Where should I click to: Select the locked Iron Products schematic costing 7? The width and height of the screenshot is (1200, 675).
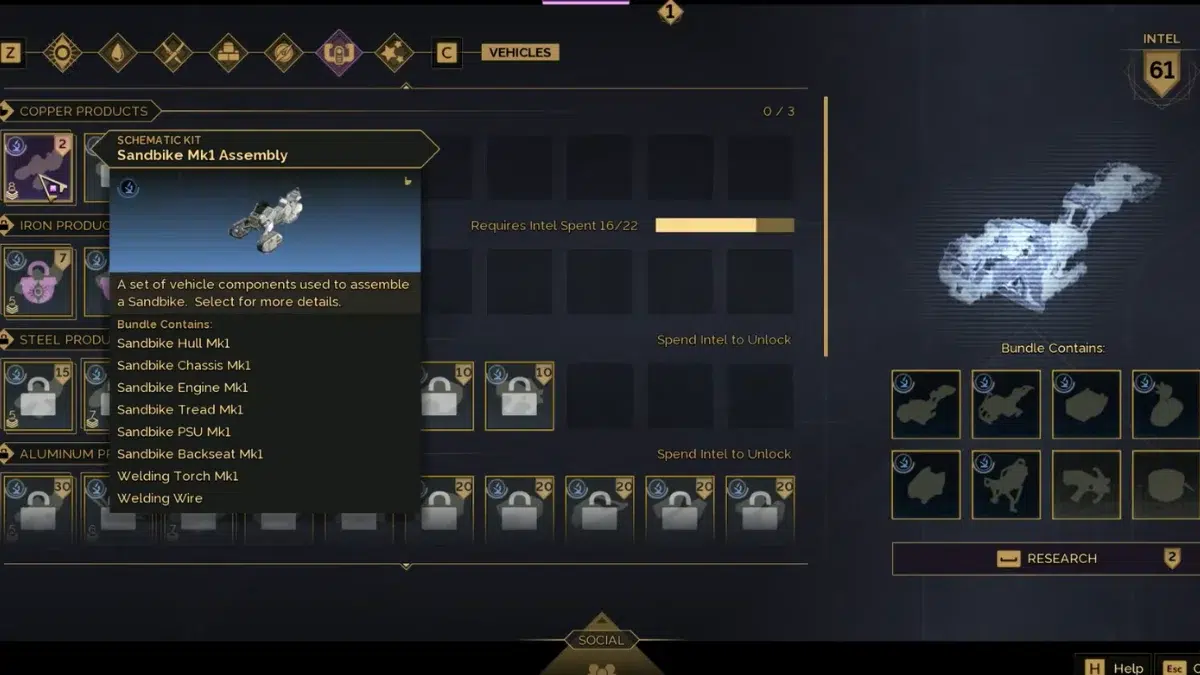pos(38,281)
